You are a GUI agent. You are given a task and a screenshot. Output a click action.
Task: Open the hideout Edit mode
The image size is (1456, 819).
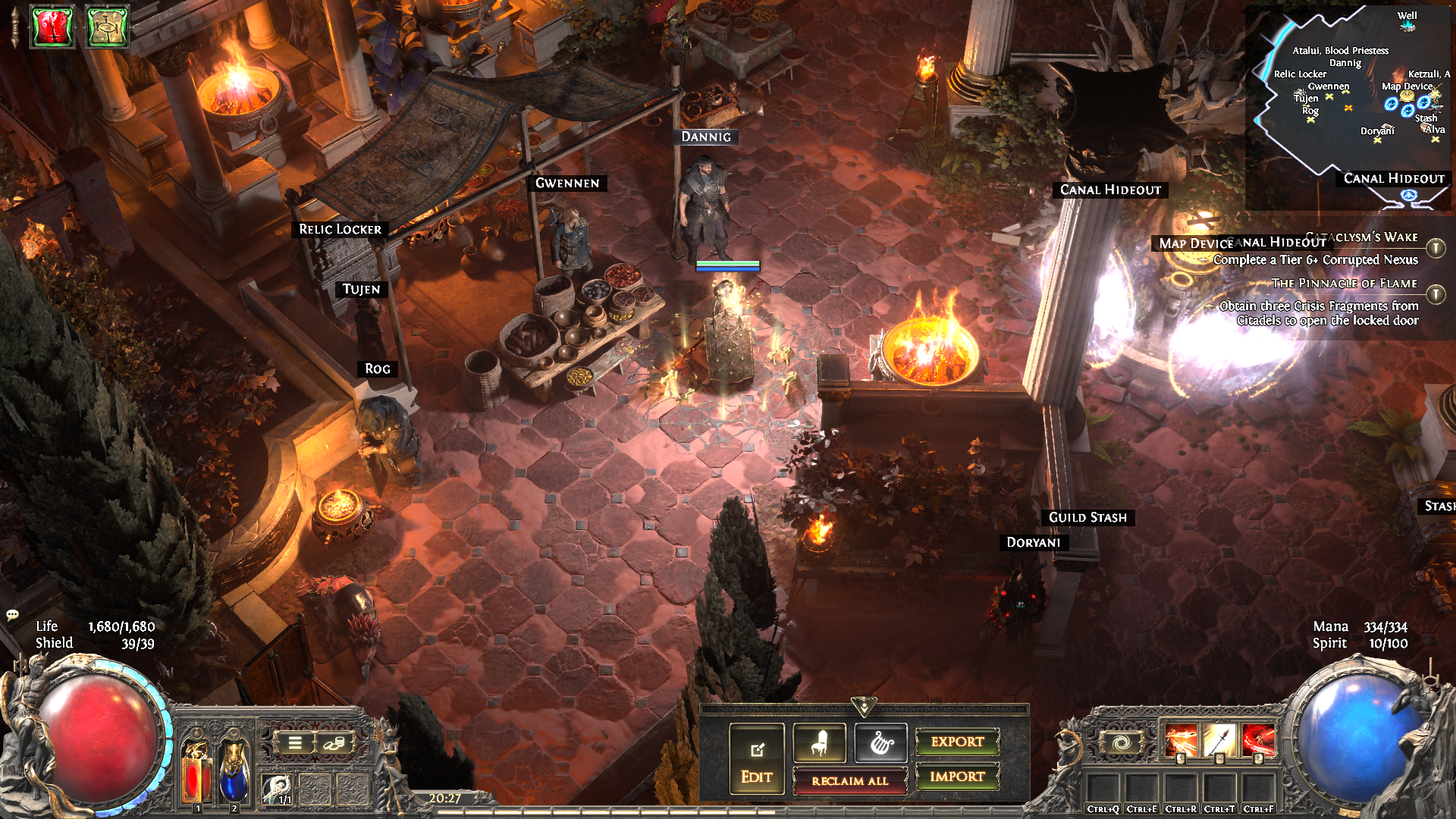pyautogui.click(x=756, y=758)
